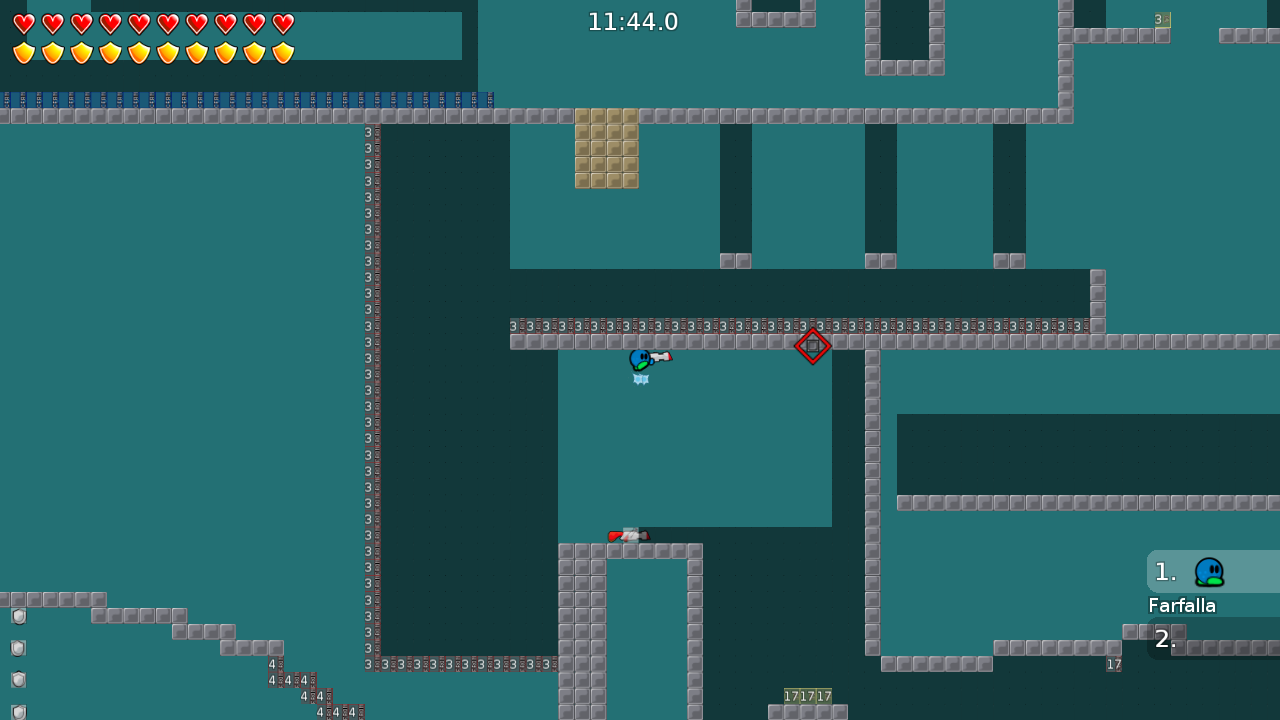Select the red shotgun pickup on the ledge
Image resolution: width=1280 pixels, height=720 pixels.
point(628,534)
